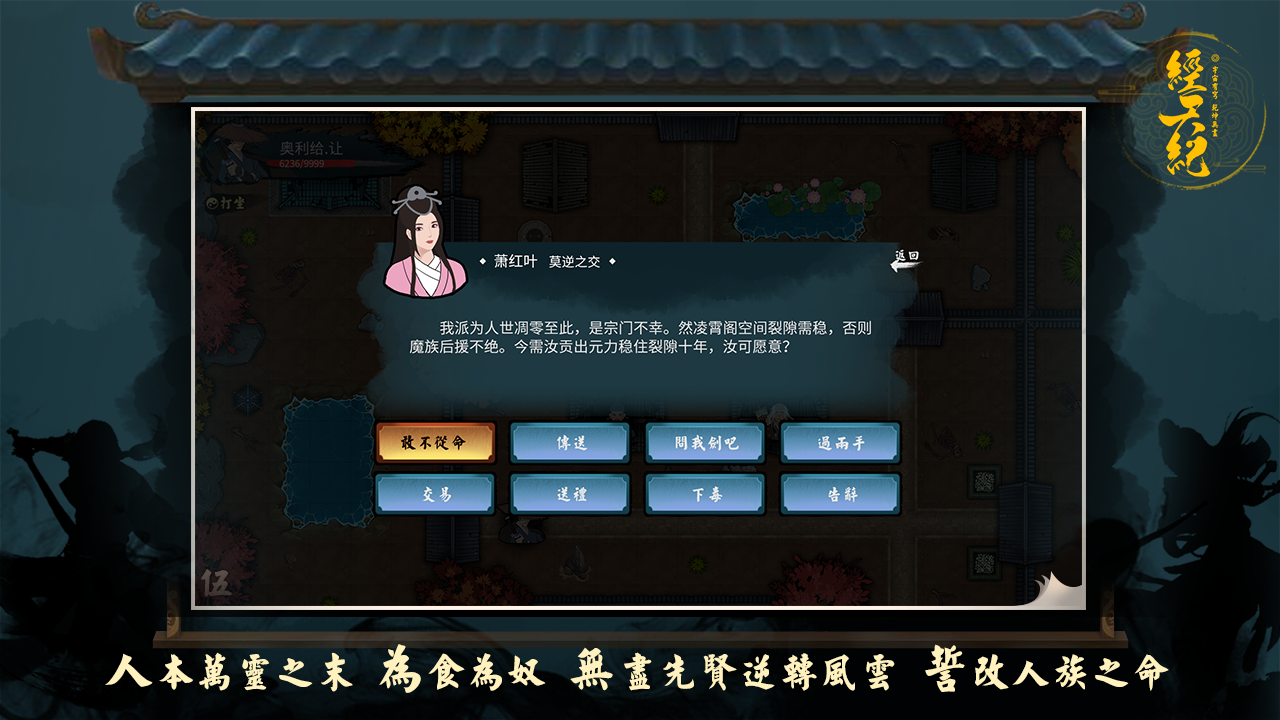Screen dimensions: 1280x720
Task: Open the 交易 trade dialog
Action: [437, 493]
